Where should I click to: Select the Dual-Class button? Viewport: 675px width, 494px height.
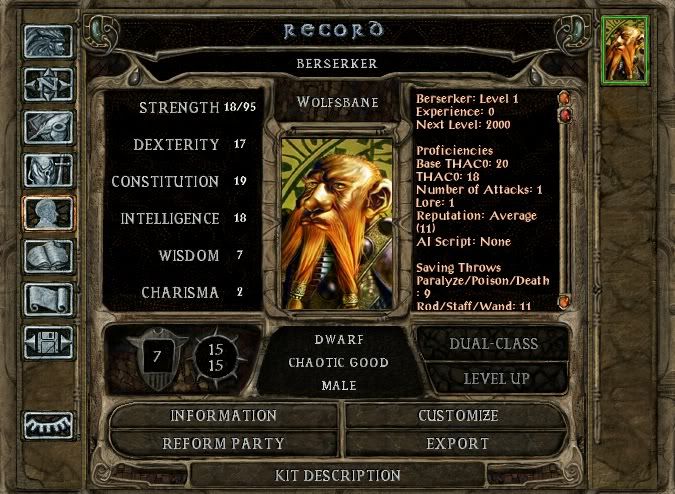(x=495, y=344)
